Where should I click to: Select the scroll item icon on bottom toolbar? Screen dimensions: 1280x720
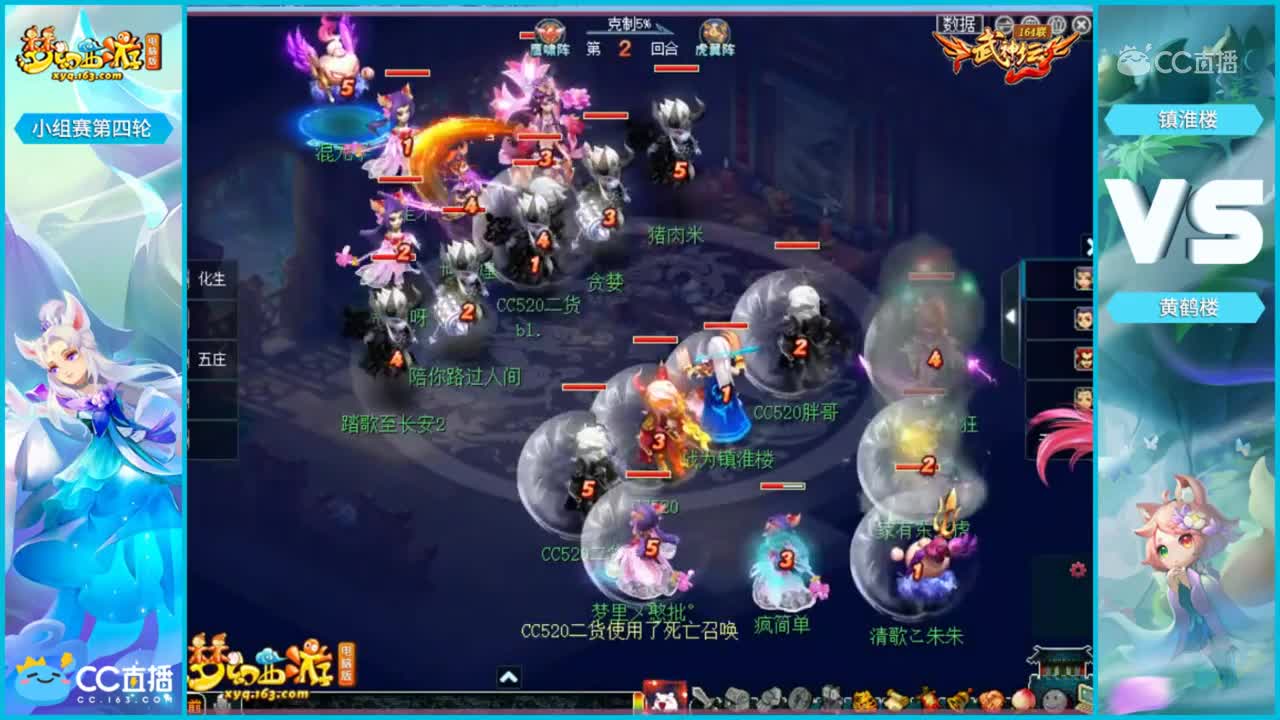(x=736, y=698)
